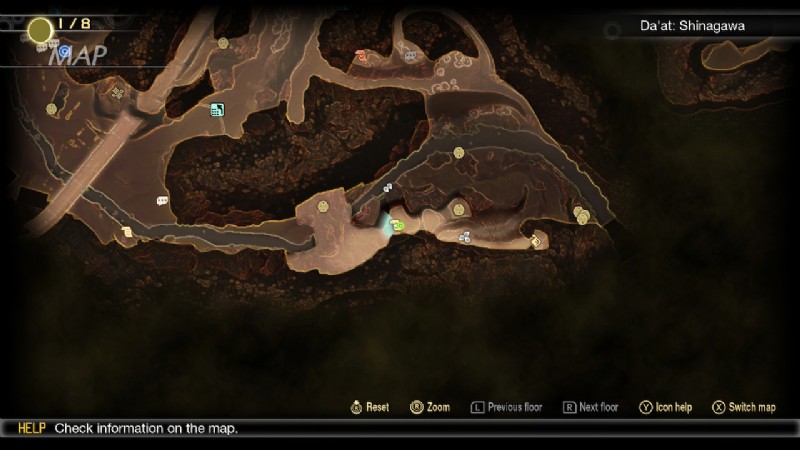Choose the yellow diamond marker in the east
Viewport: 800px width, 450px height.
click(536, 241)
